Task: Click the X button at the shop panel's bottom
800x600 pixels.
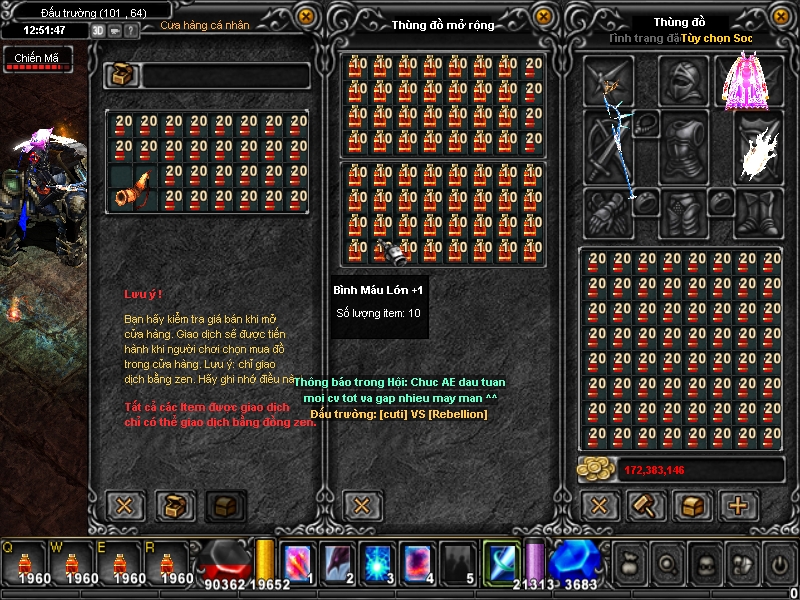Action: click(x=125, y=506)
